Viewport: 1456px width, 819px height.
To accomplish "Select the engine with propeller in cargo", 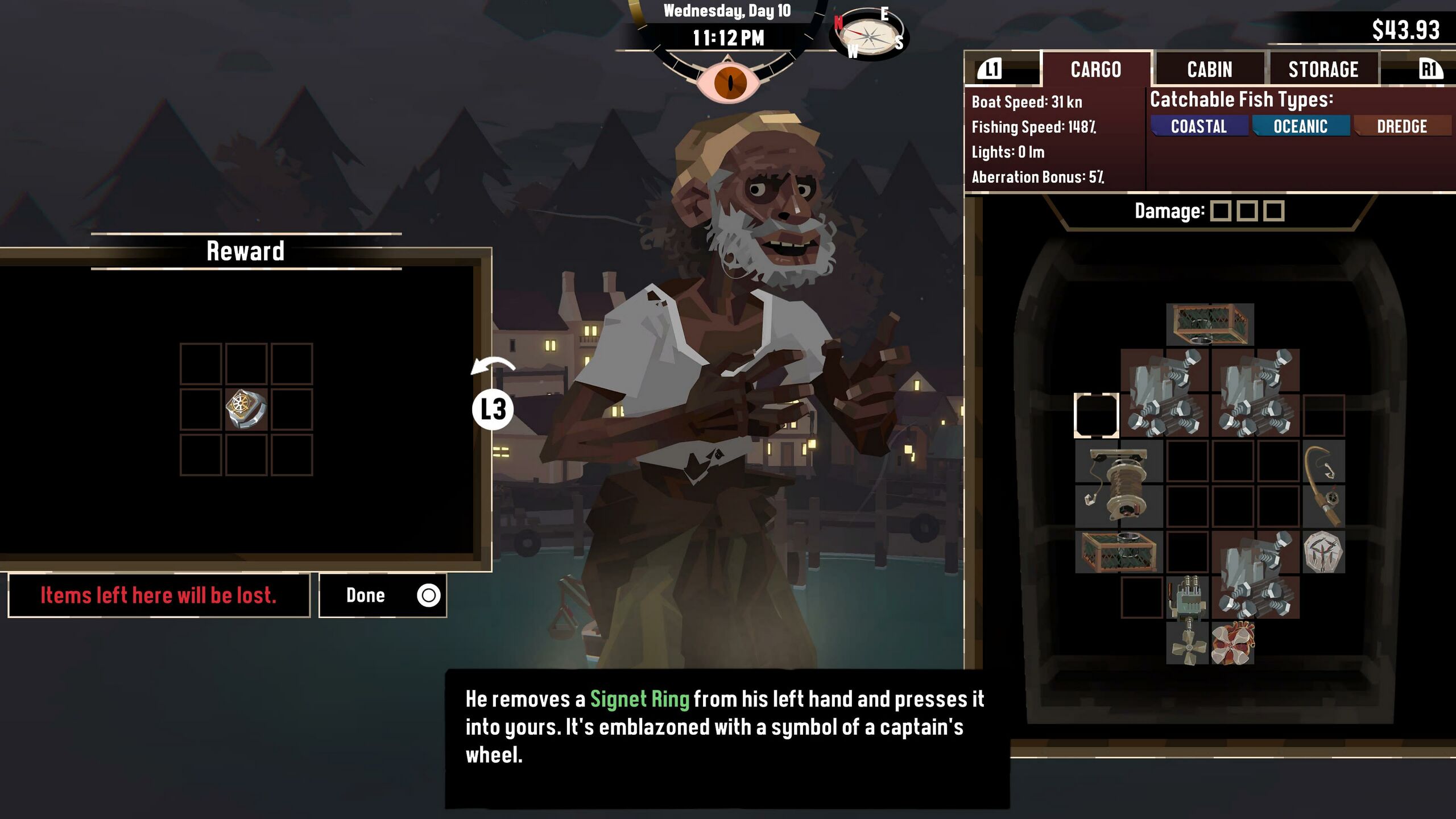I will click(x=1187, y=620).
